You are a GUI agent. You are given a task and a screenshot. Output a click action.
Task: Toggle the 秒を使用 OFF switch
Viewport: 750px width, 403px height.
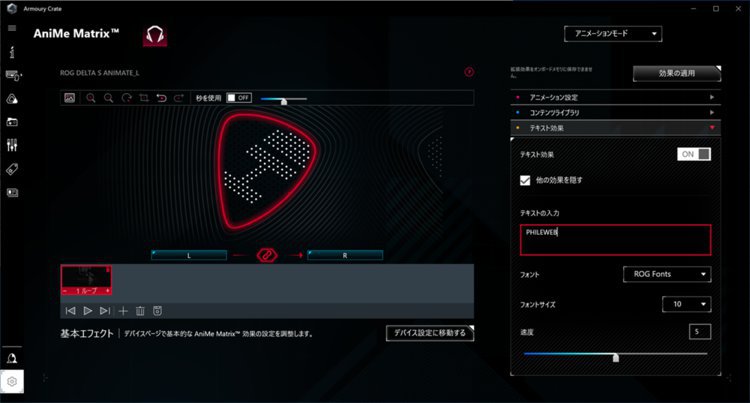pyautogui.click(x=238, y=98)
